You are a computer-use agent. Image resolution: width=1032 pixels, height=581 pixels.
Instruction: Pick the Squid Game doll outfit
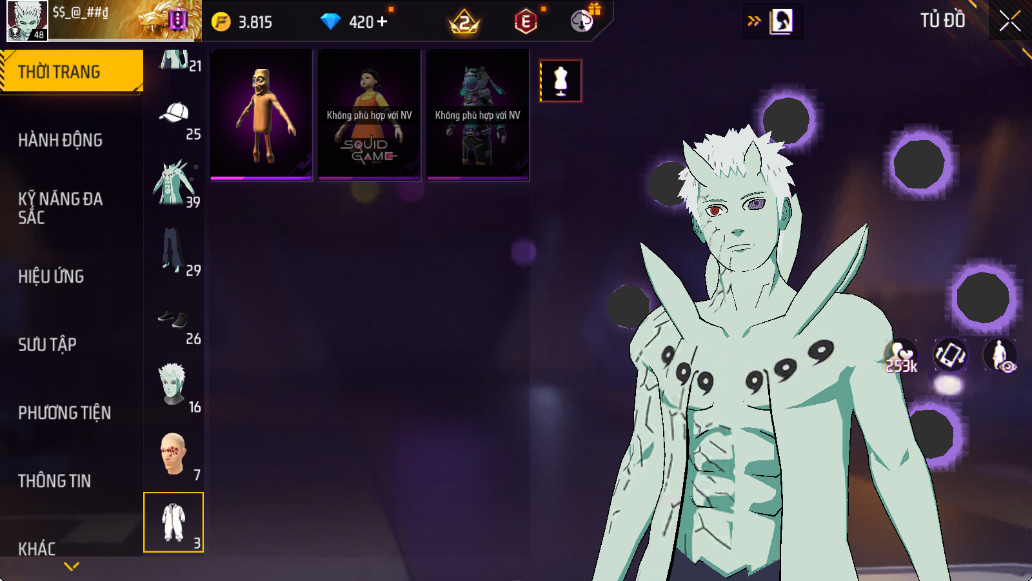tap(369, 115)
